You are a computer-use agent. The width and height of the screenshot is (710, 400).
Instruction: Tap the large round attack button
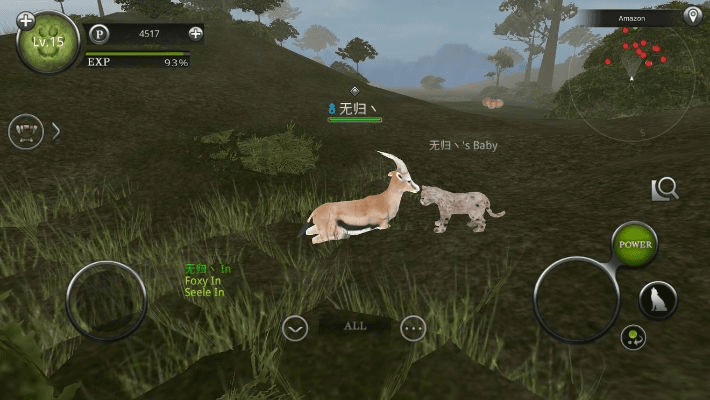[577, 299]
